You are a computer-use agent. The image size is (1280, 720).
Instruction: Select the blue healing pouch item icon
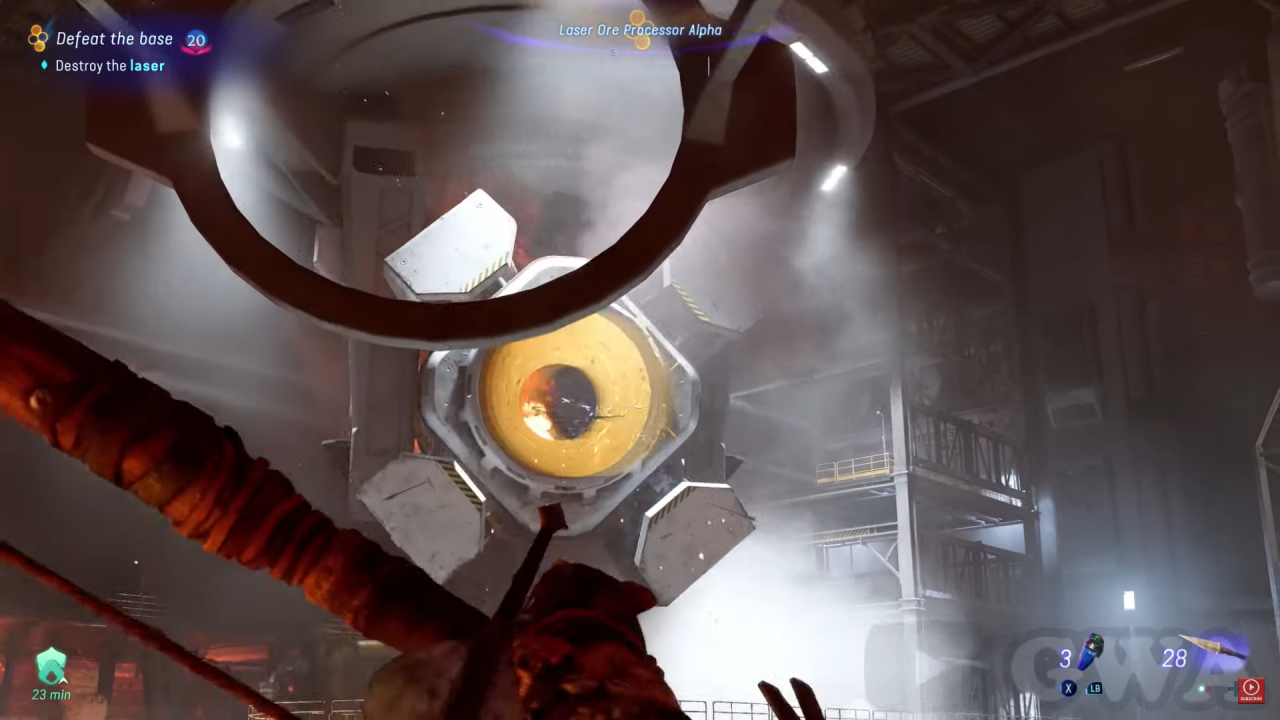(x=1090, y=651)
